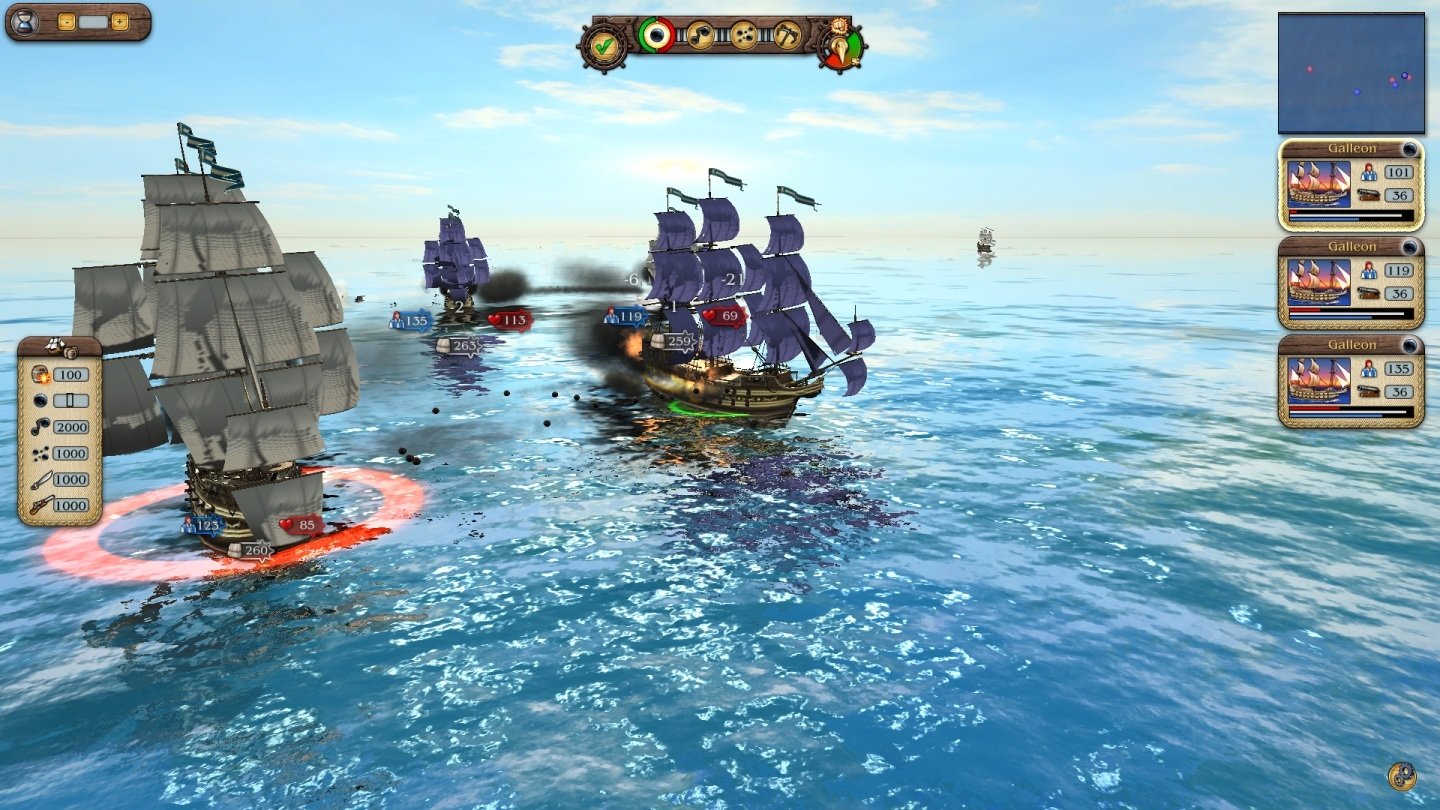Click the powder keg icon in ammunition panel
This screenshot has height=810, width=1440.
(38, 374)
